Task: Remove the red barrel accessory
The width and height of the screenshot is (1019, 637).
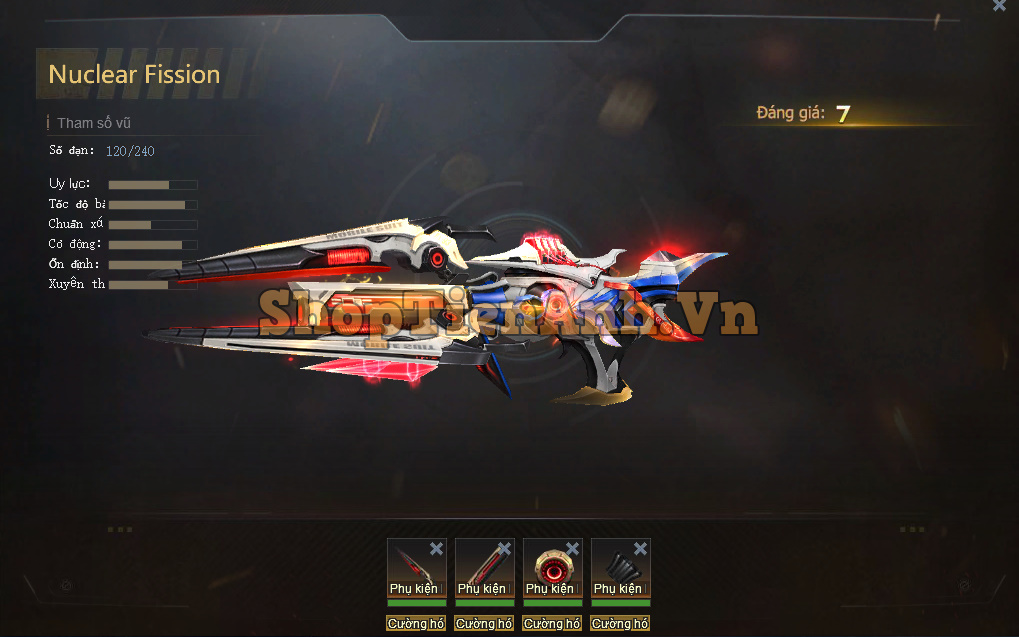Action: click(504, 548)
